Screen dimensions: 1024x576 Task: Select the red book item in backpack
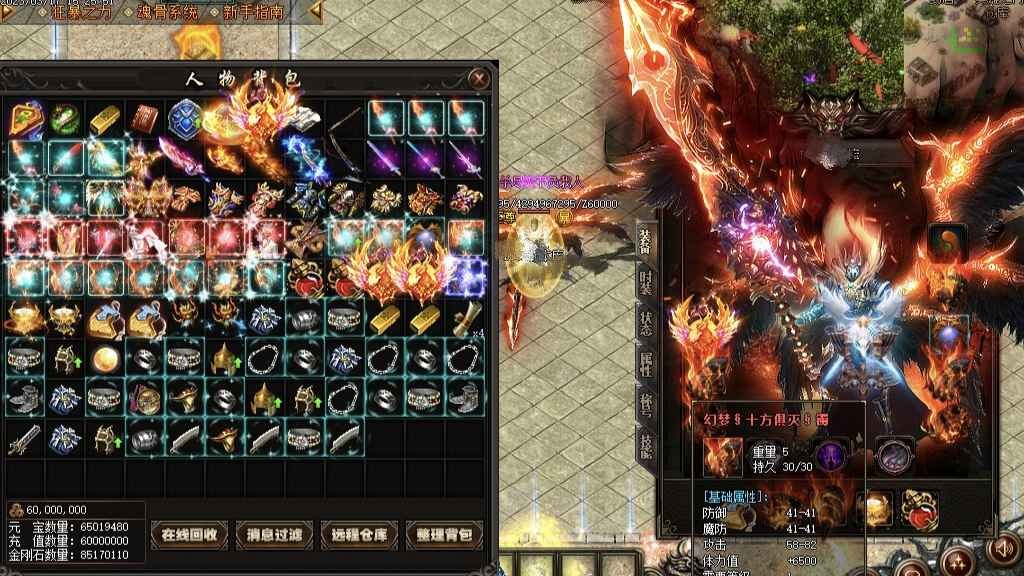pos(146,118)
